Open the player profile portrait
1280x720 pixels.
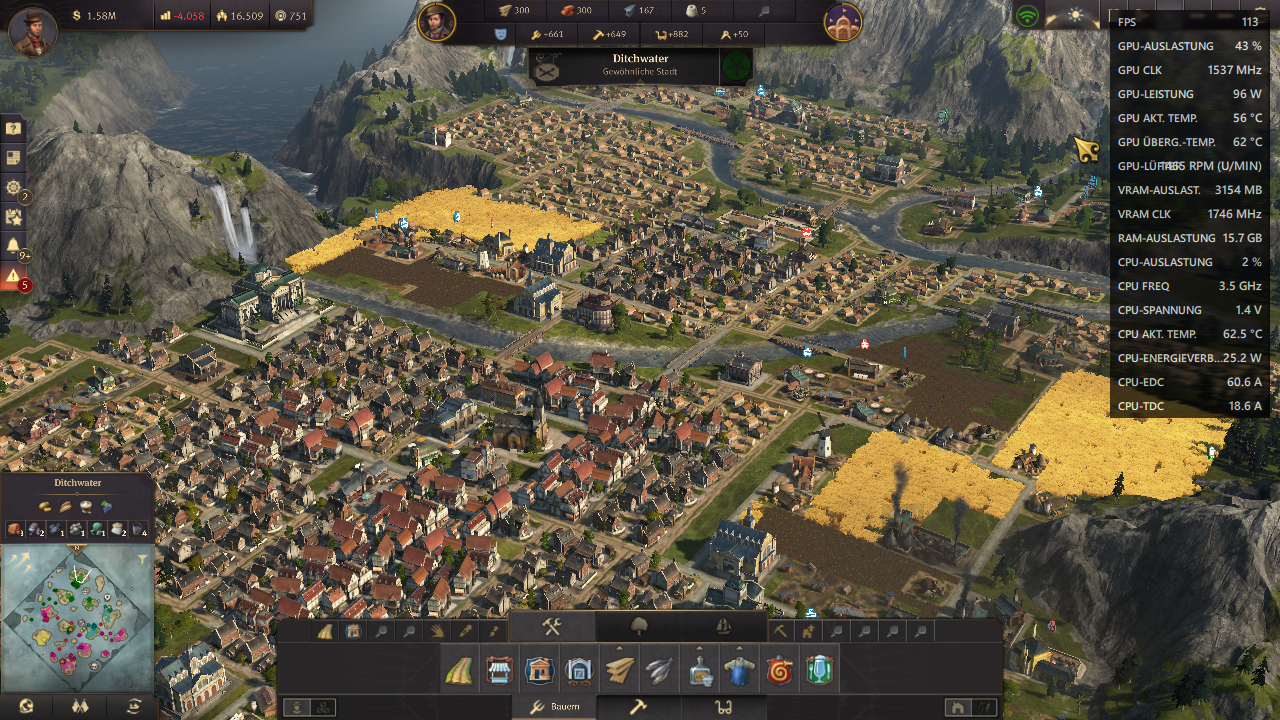(33, 30)
